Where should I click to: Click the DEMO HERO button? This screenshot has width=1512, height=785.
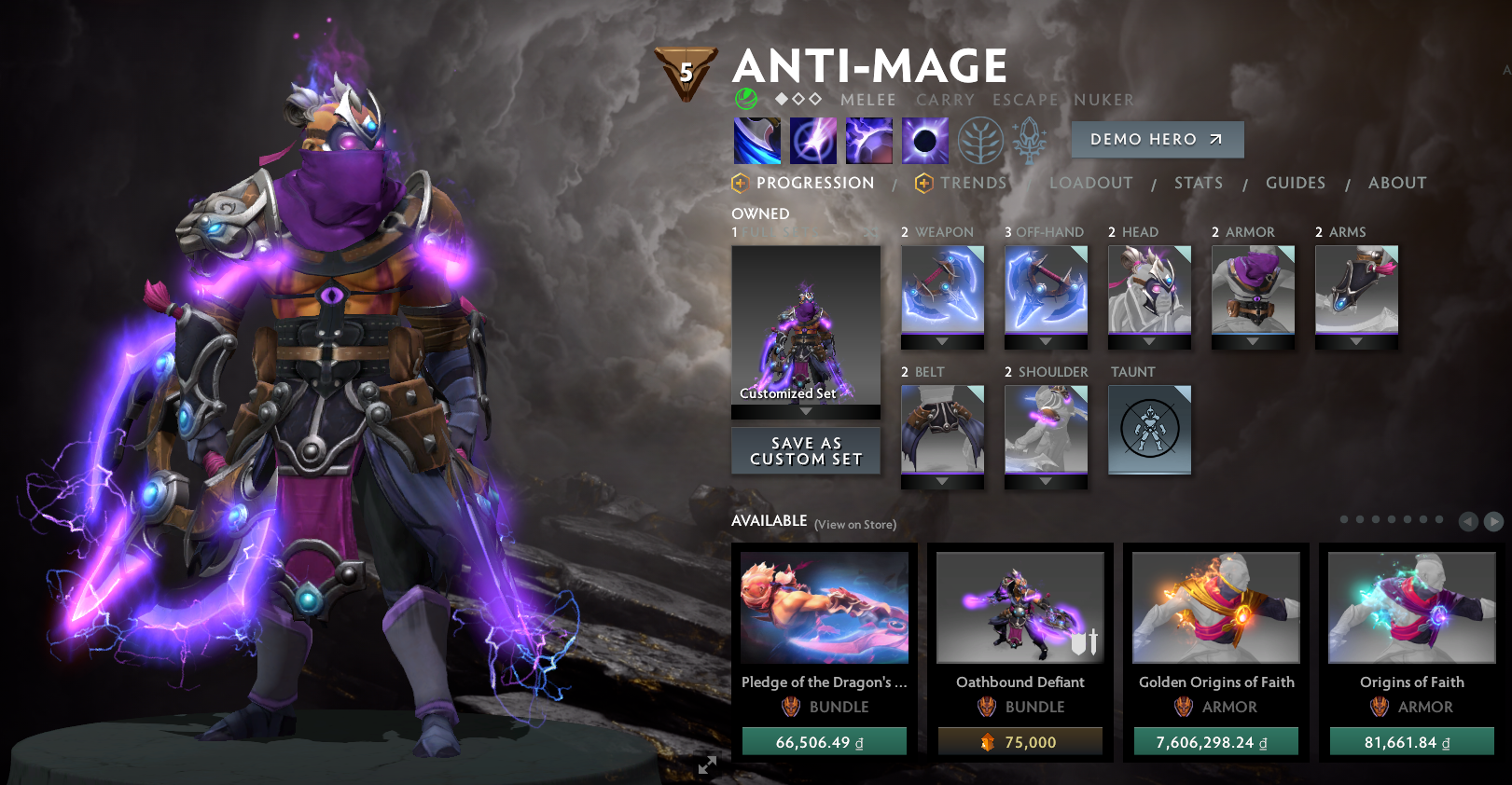click(x=1156, y=139)
